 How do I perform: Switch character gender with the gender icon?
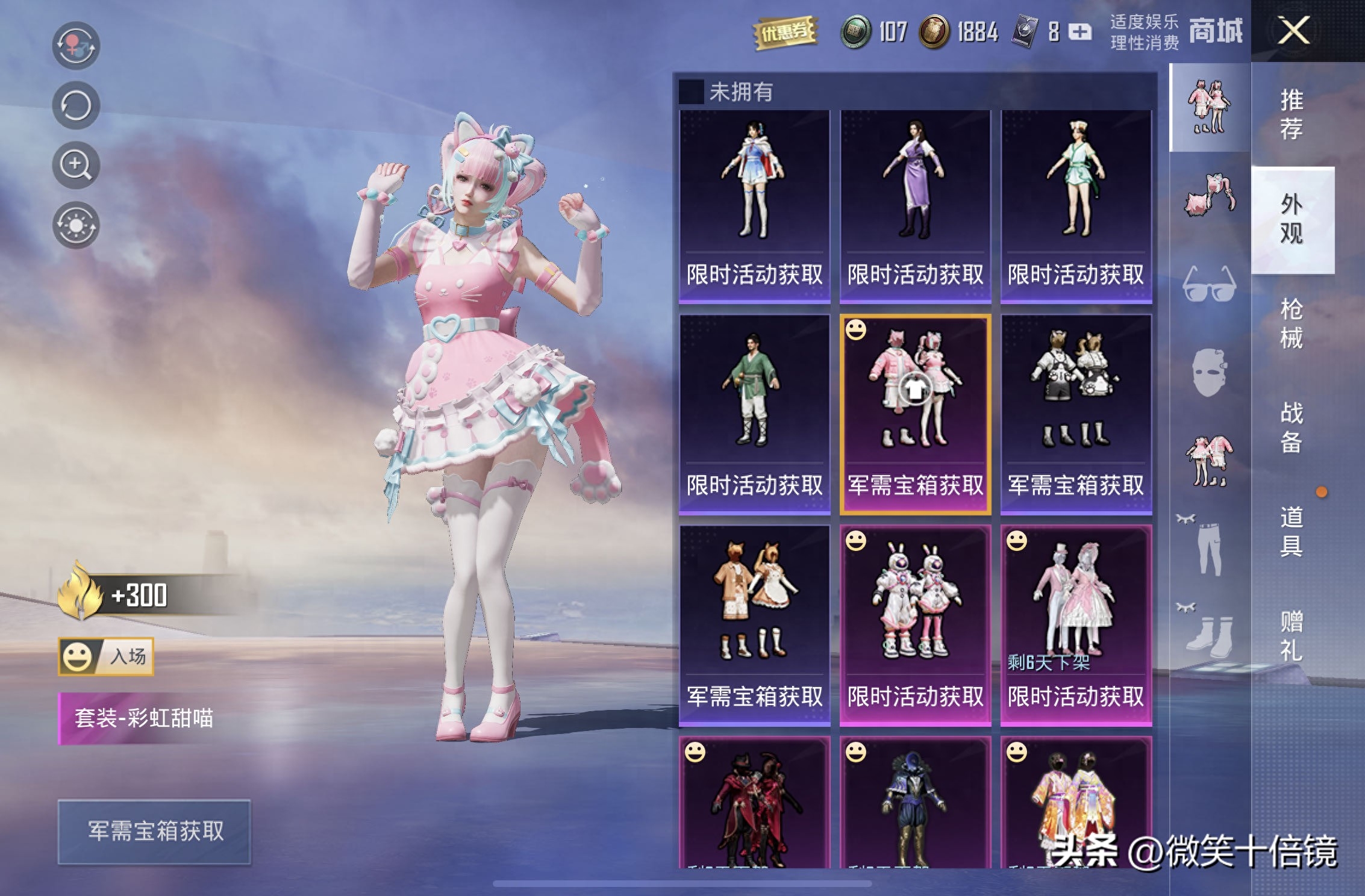[76, 46]
